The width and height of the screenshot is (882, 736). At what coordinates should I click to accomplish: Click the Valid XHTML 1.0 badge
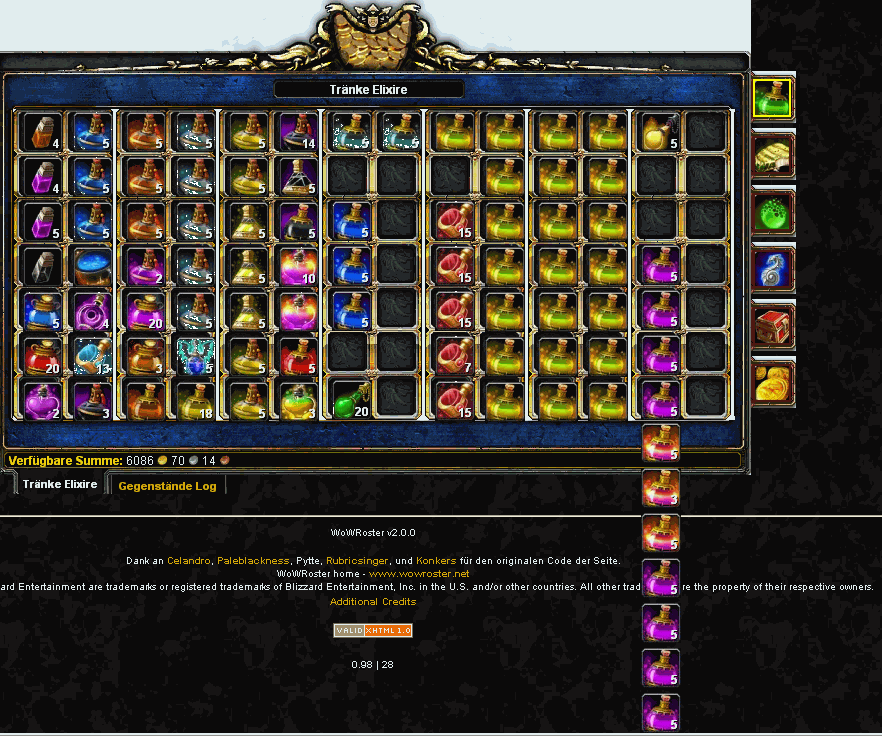tap(373, 630)
